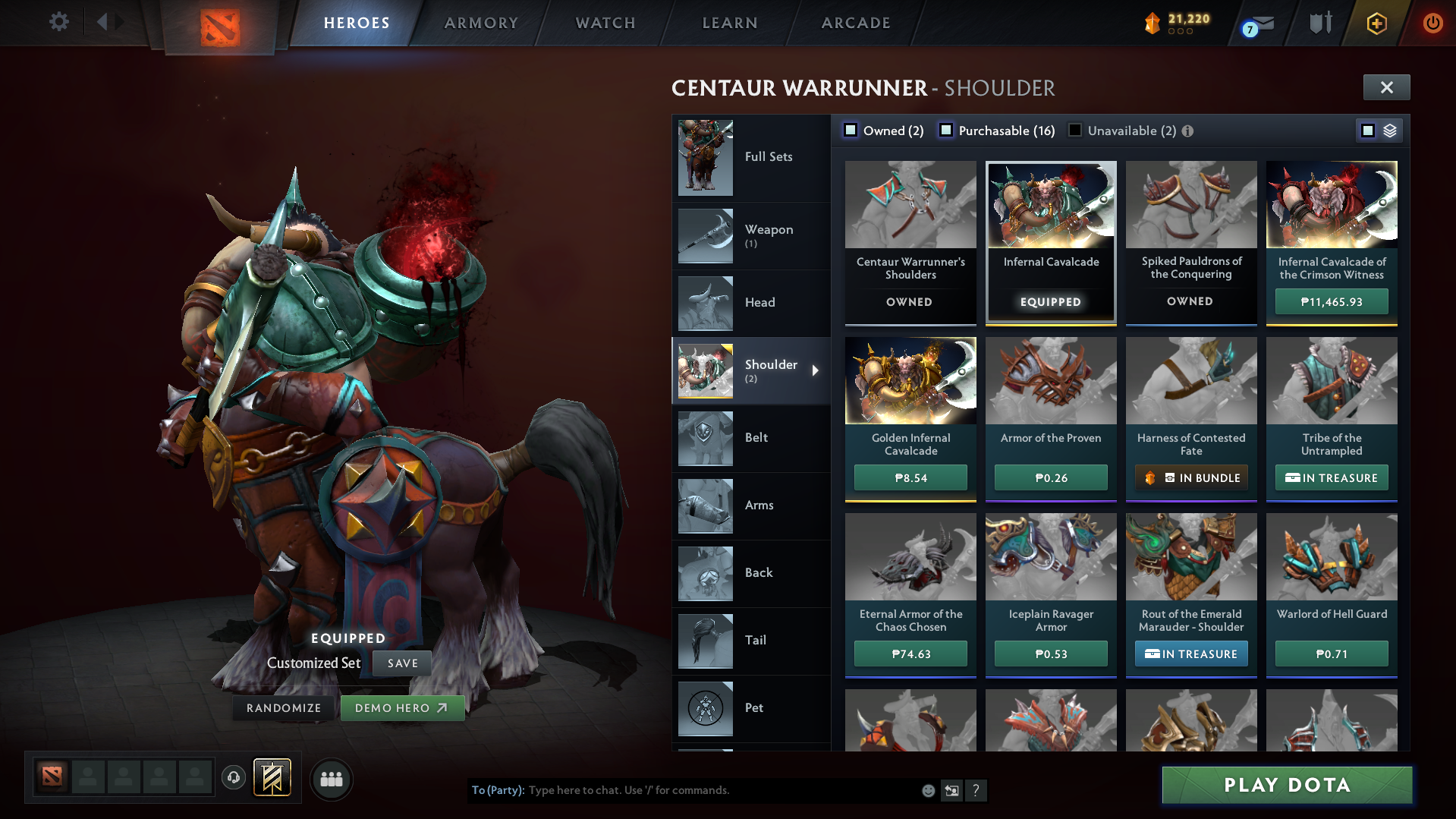Viewport: 1456px width, 819px height.
Task: Click the DEMO HERO button
Action: tap(402, 707)
